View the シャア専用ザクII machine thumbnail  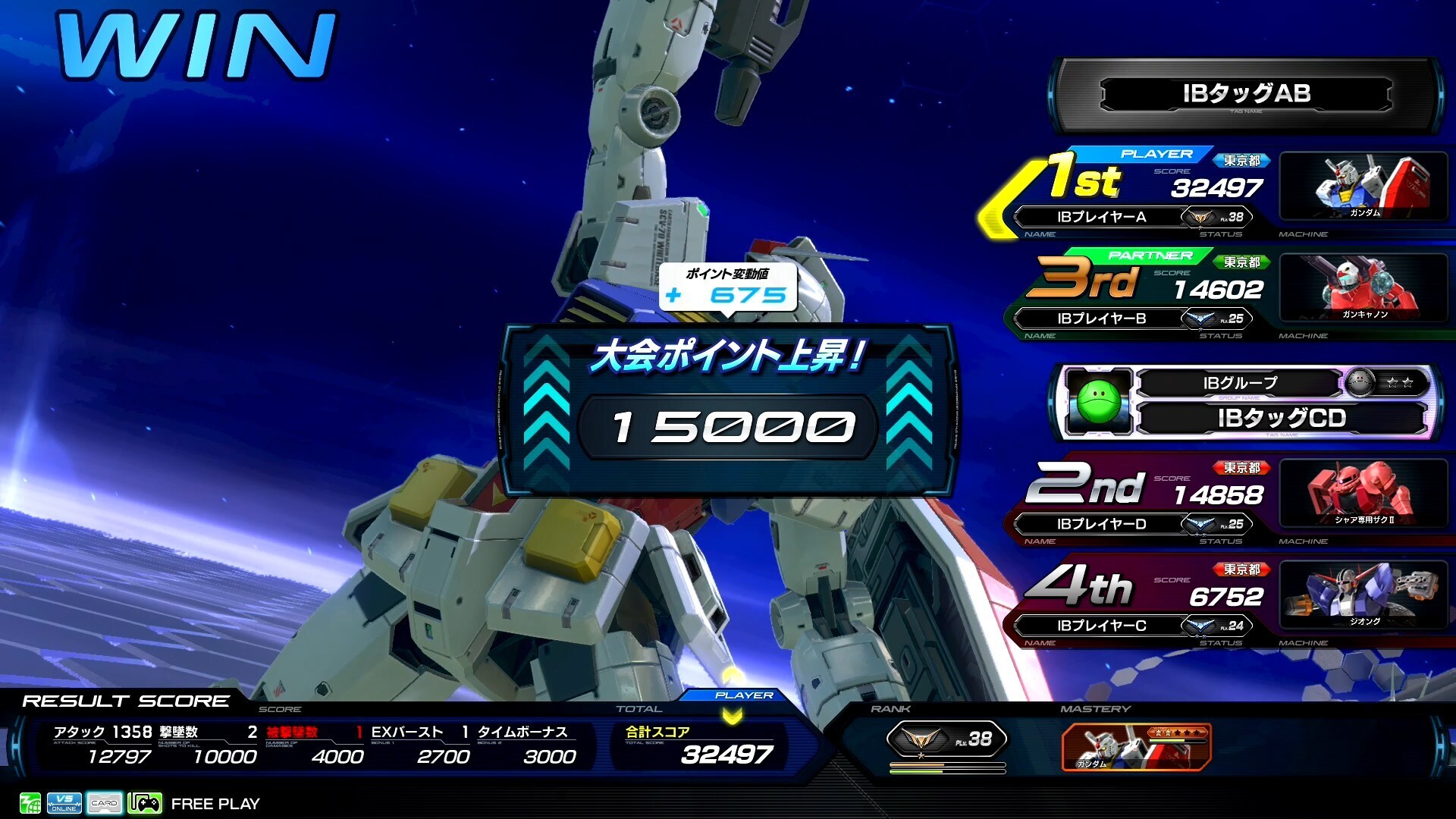click(x=1363, y=494)
